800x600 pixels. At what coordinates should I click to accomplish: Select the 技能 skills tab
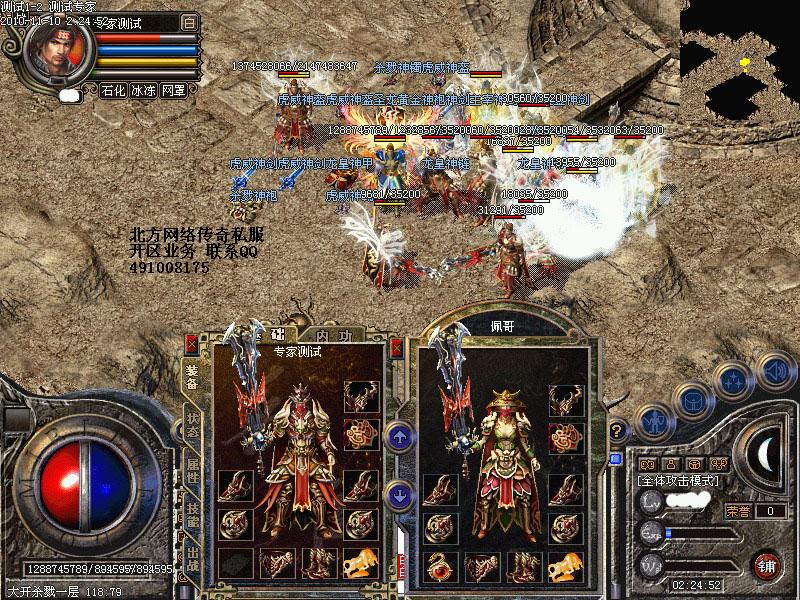[x=191, y=515]
